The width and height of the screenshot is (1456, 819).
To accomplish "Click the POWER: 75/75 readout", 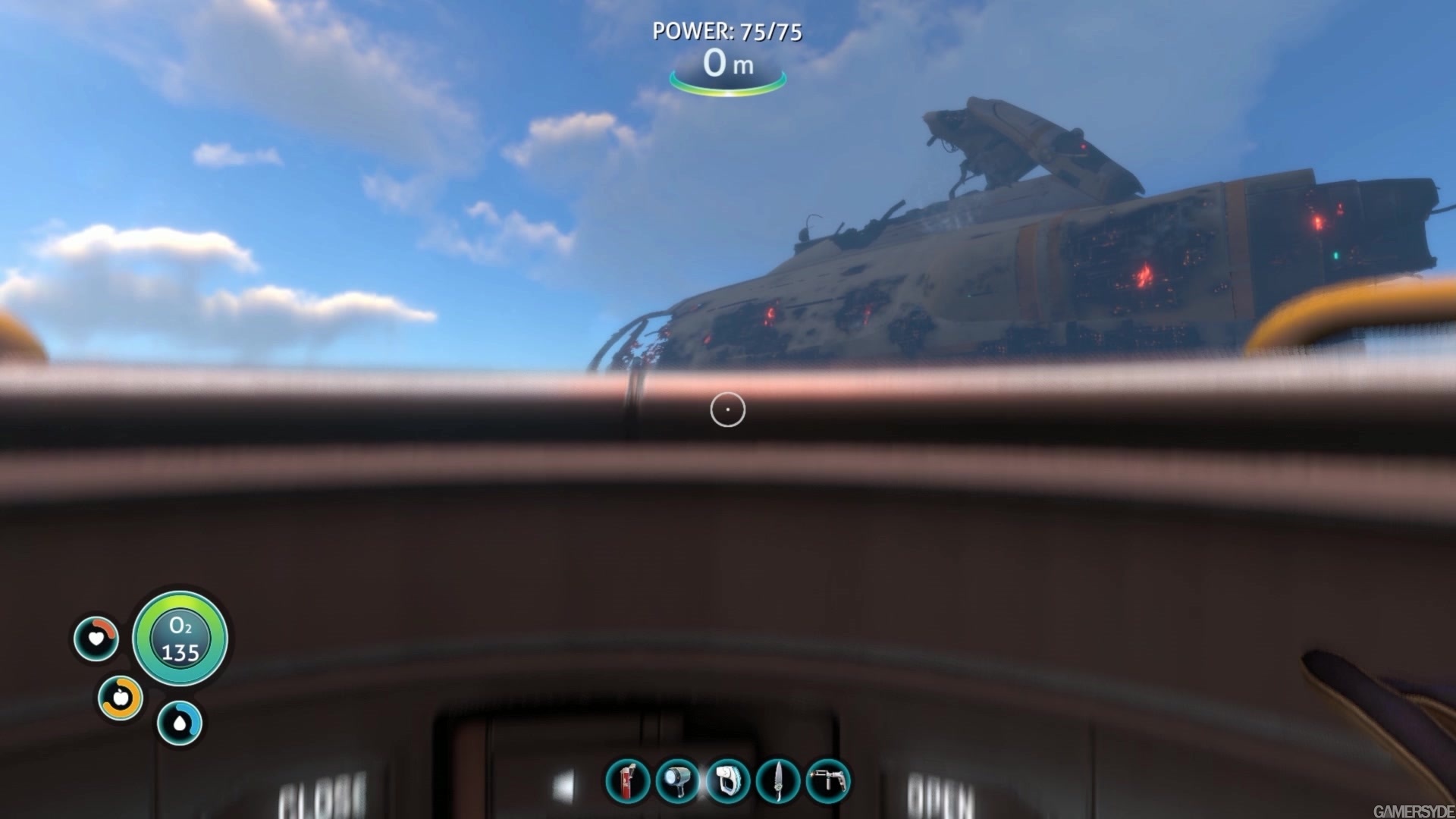I will click(x=727, y=33).
